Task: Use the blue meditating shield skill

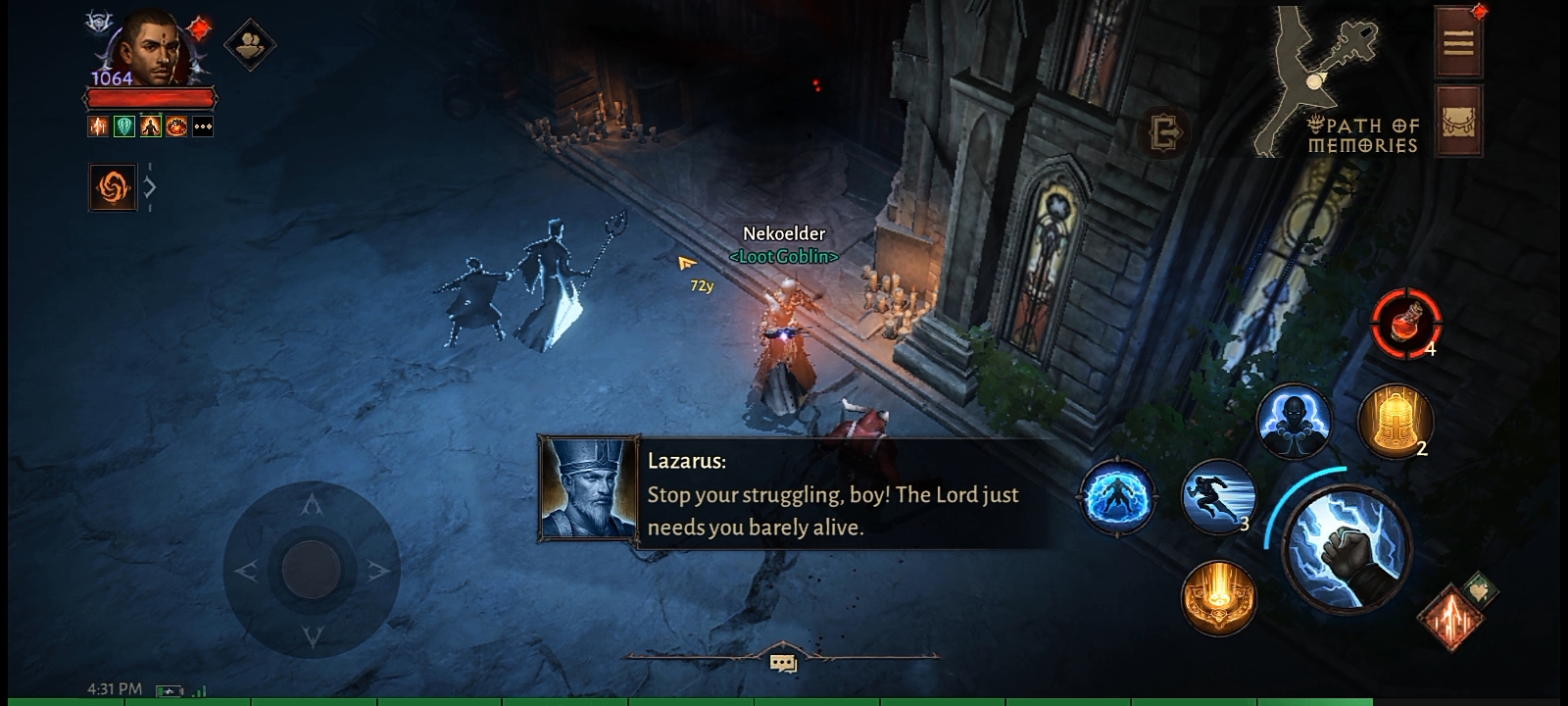Action: pyautogui.click(x=1118, y=496)
